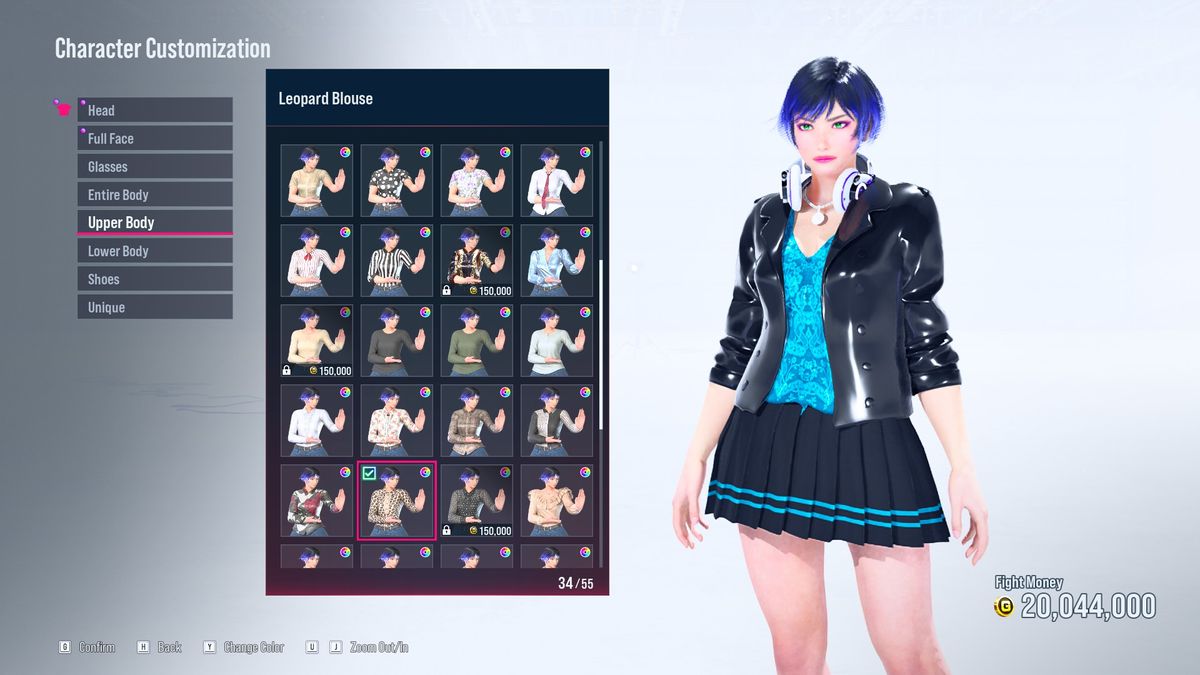The image size is (1200, 675).
Task: Select the Full Face category
Action: (155, 138)
